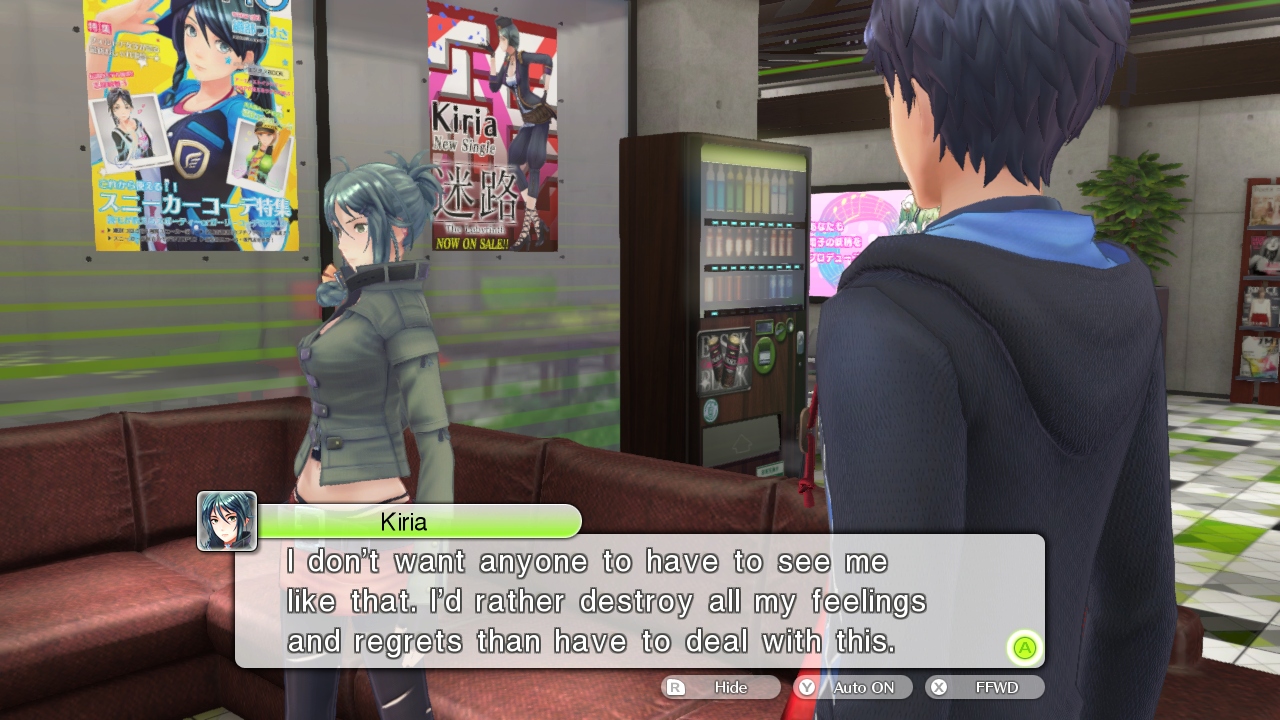Image resolution: width=1280 pixels, height=720 pixels.
Task: Toggle the Auto ON dialogue mode
Action: click(x=853, y=687)
